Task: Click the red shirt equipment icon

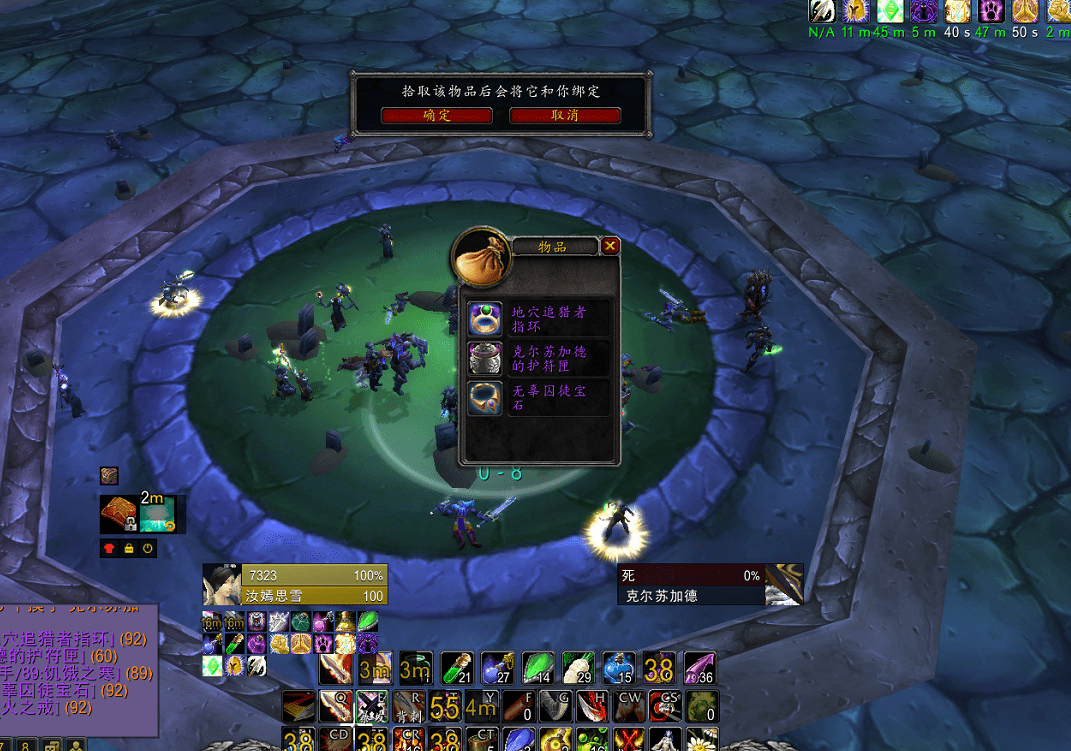Action: click(109, 548)
